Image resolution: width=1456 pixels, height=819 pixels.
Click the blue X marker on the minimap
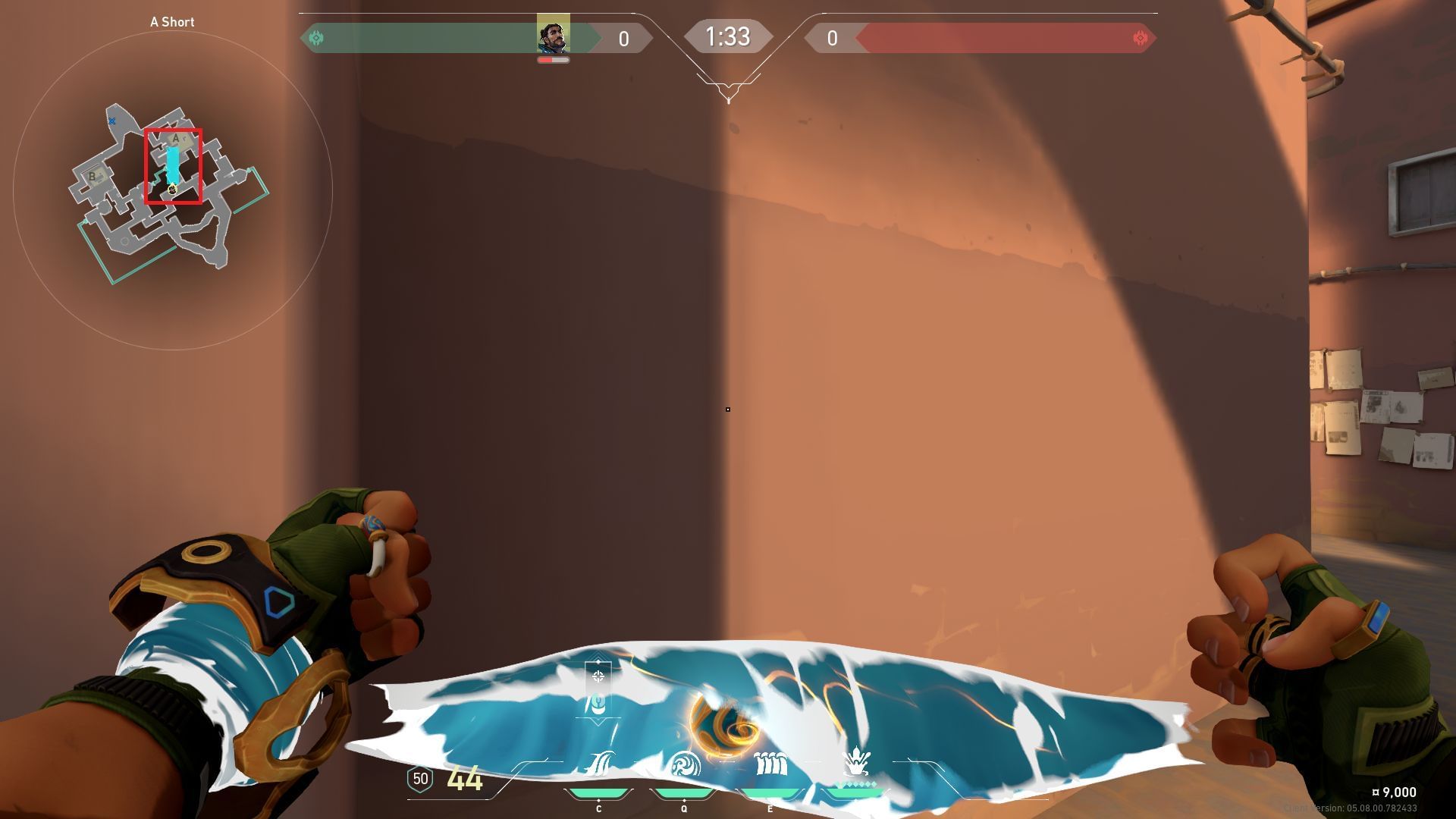[112, 121]
